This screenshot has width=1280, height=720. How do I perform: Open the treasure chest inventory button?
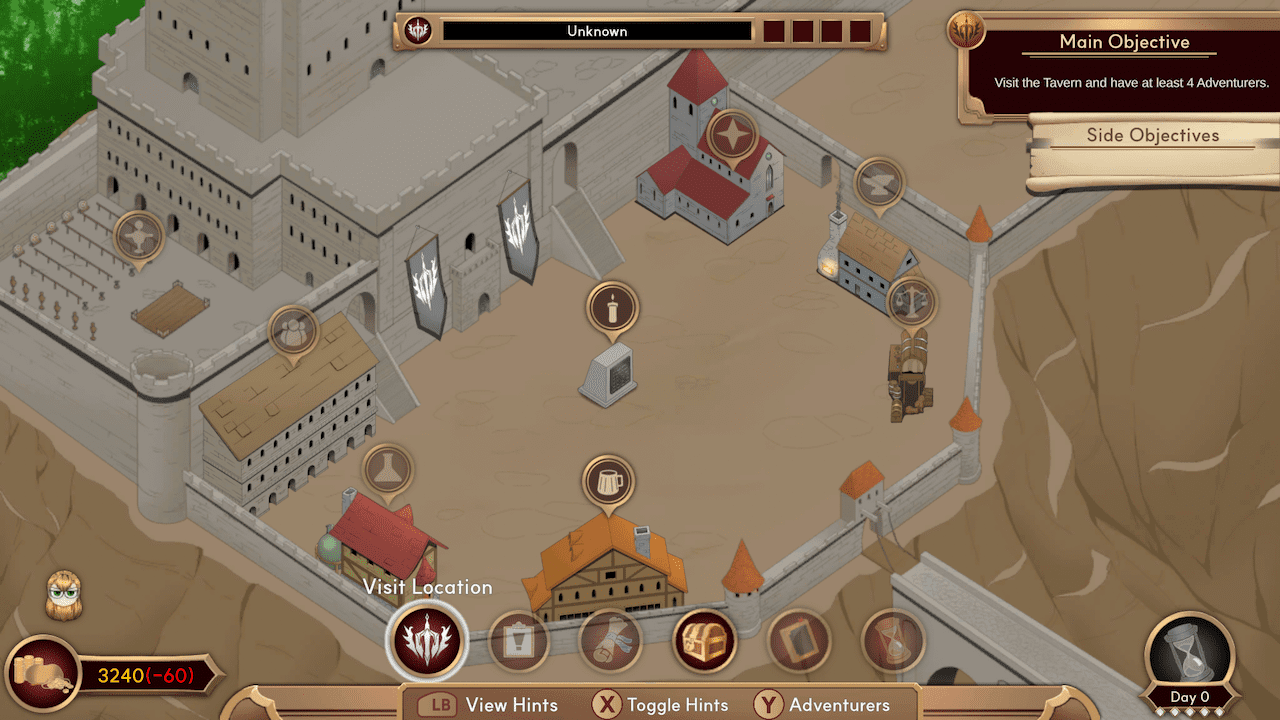coord(704,641)
